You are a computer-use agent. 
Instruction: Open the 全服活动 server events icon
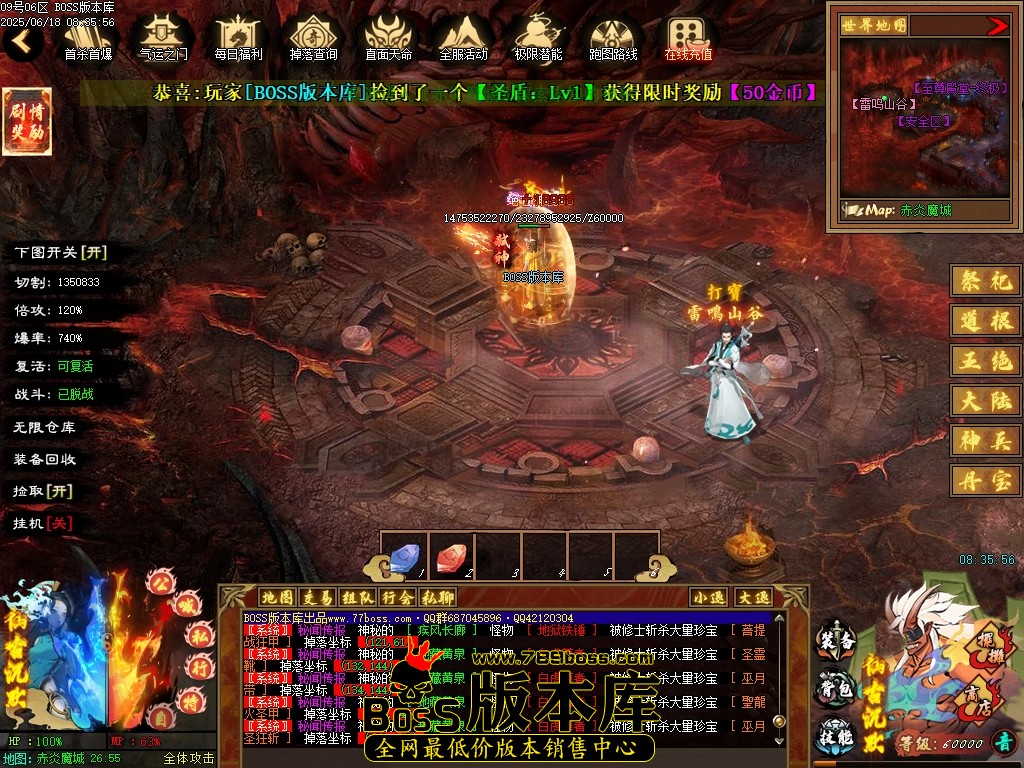tap(463, 38)
